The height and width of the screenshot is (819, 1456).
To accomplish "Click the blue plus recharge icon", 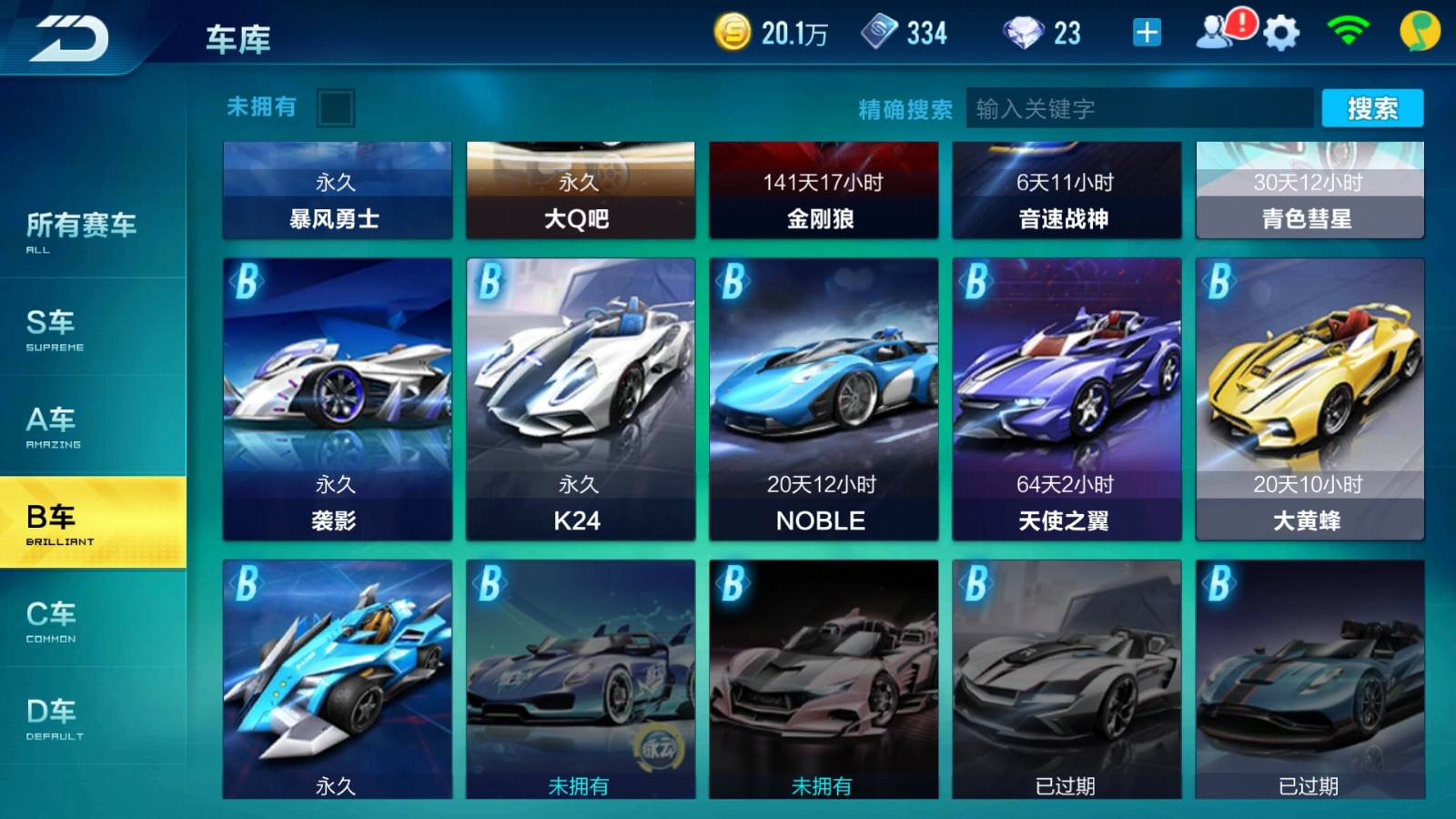I will point(1146,33).
